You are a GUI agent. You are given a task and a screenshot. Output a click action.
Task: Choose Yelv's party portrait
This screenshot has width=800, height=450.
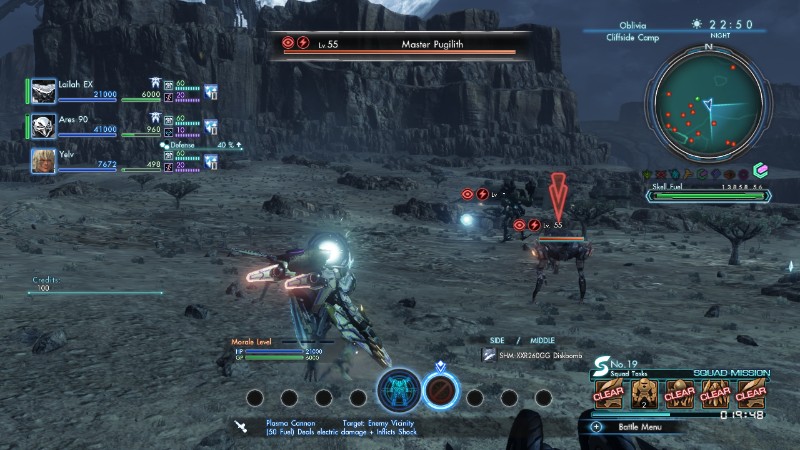click(44, 160)
